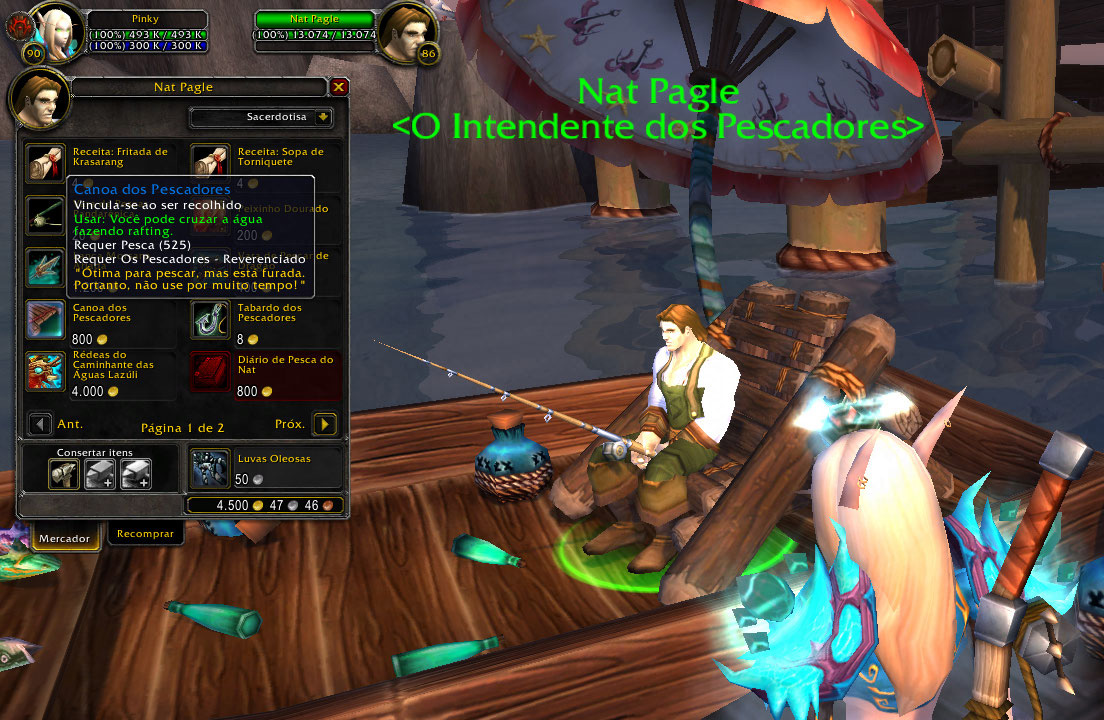The image size is (1104, 720).
Task: Click the Ant. previous page arrow
Action: point(41,425)
